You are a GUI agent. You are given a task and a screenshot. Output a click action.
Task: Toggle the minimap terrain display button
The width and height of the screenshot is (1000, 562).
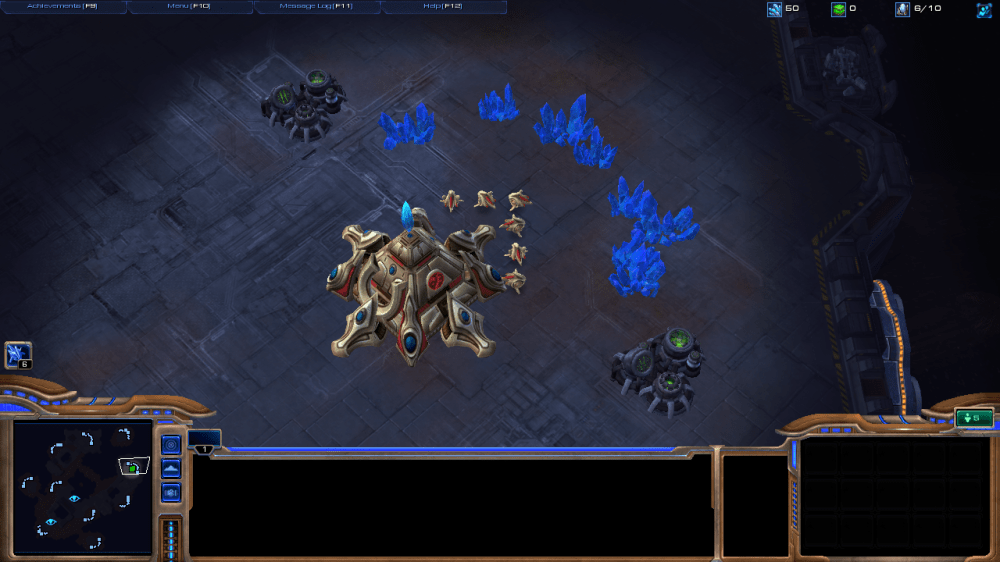171,469
